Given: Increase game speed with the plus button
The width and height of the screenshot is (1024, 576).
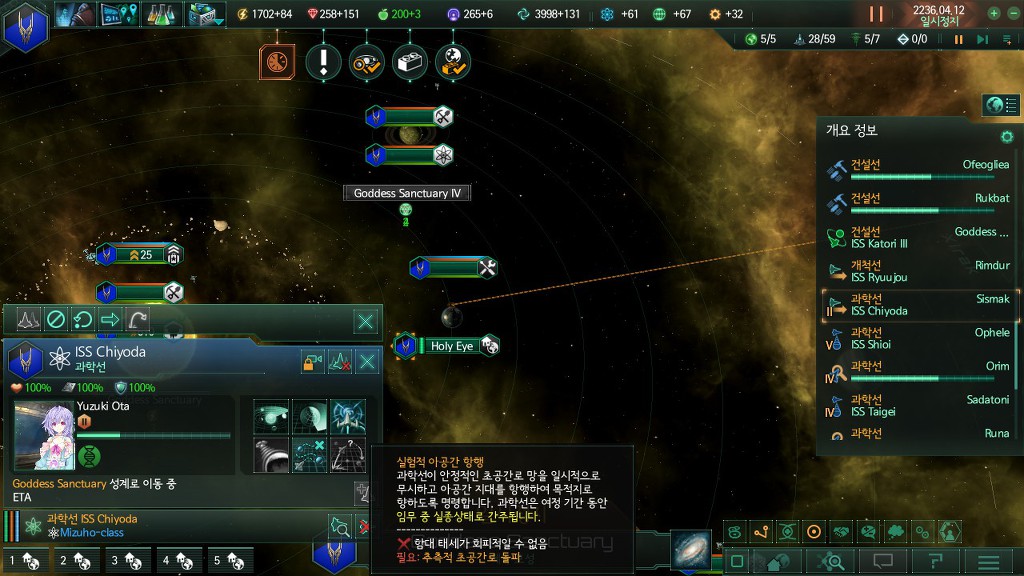Looking at the screenshot, I should coord(994,13).
